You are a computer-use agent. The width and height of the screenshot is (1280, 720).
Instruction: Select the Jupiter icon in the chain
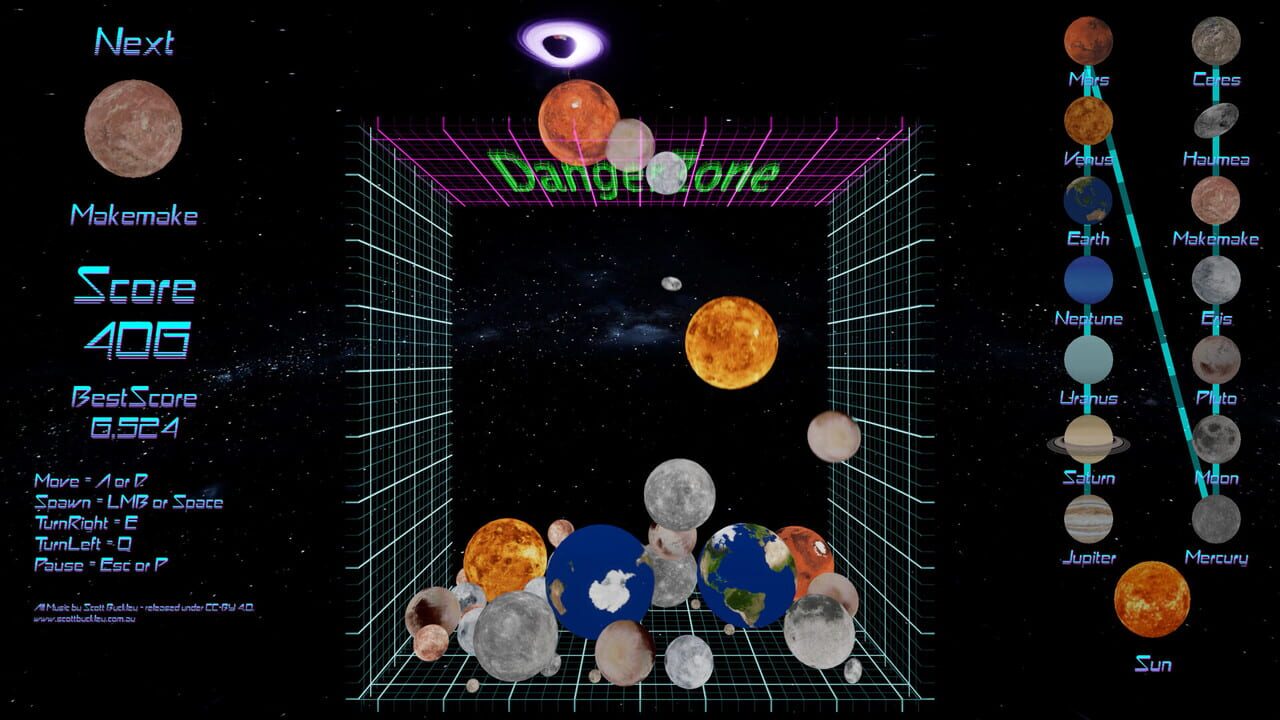coord(1089,517)
